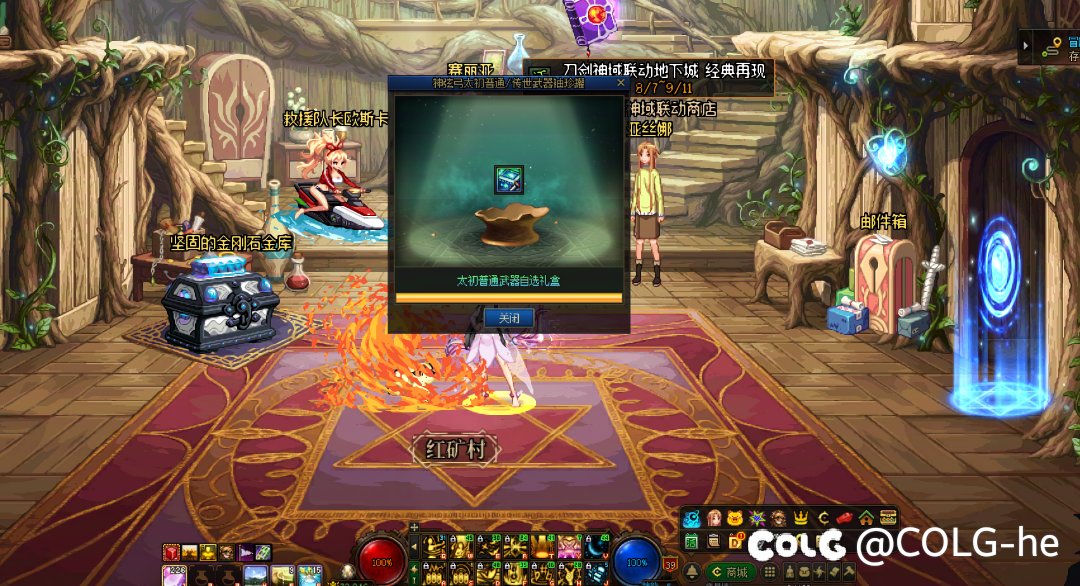Open the treasure chest menu icon
This screenshot has width=1080, height=586.
tap(888, 518)
